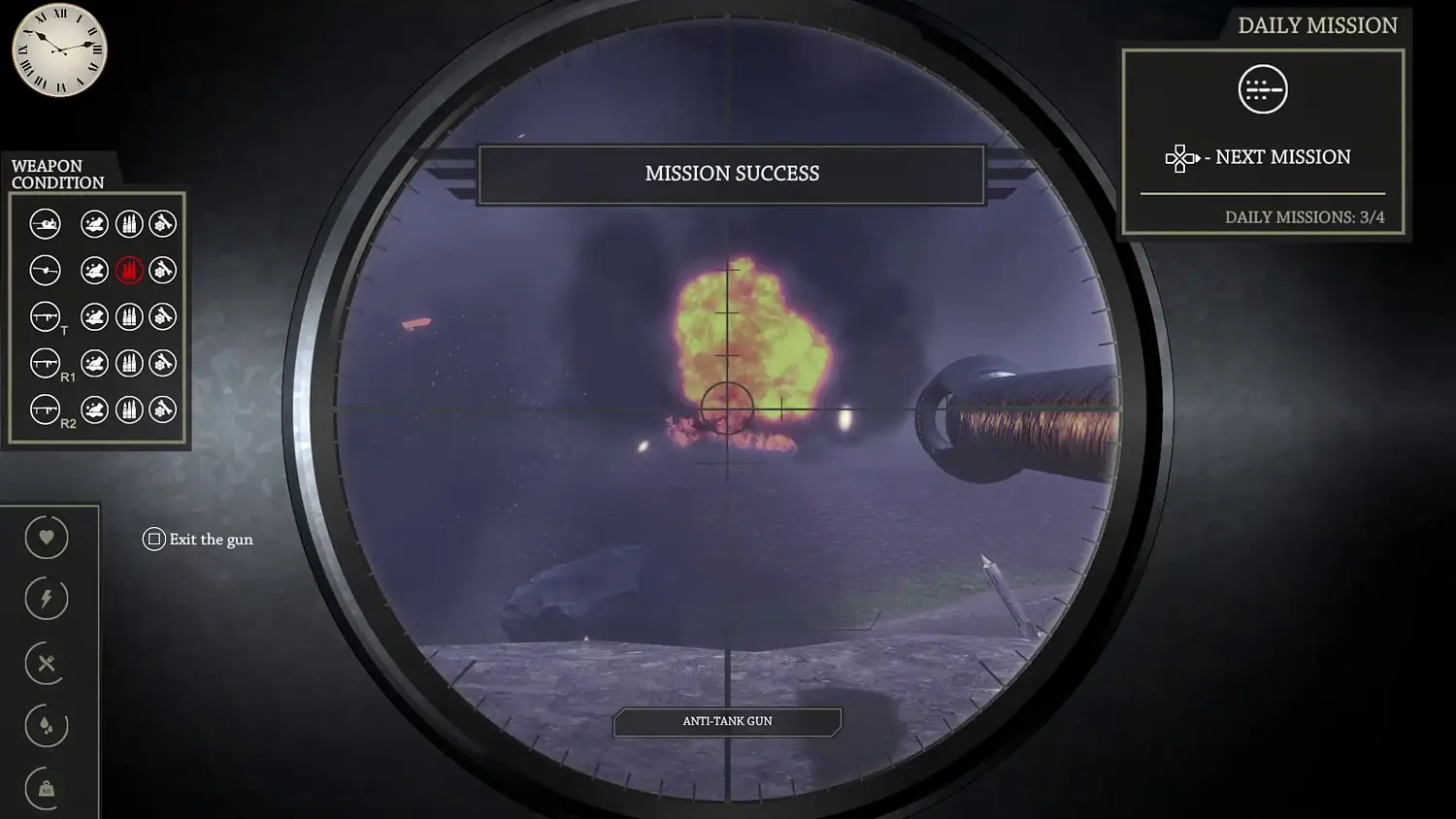Screen dimensions: 1456x819
Task: Click the repair wrench icon for the anti-tank gun
Action: point(161,223)
